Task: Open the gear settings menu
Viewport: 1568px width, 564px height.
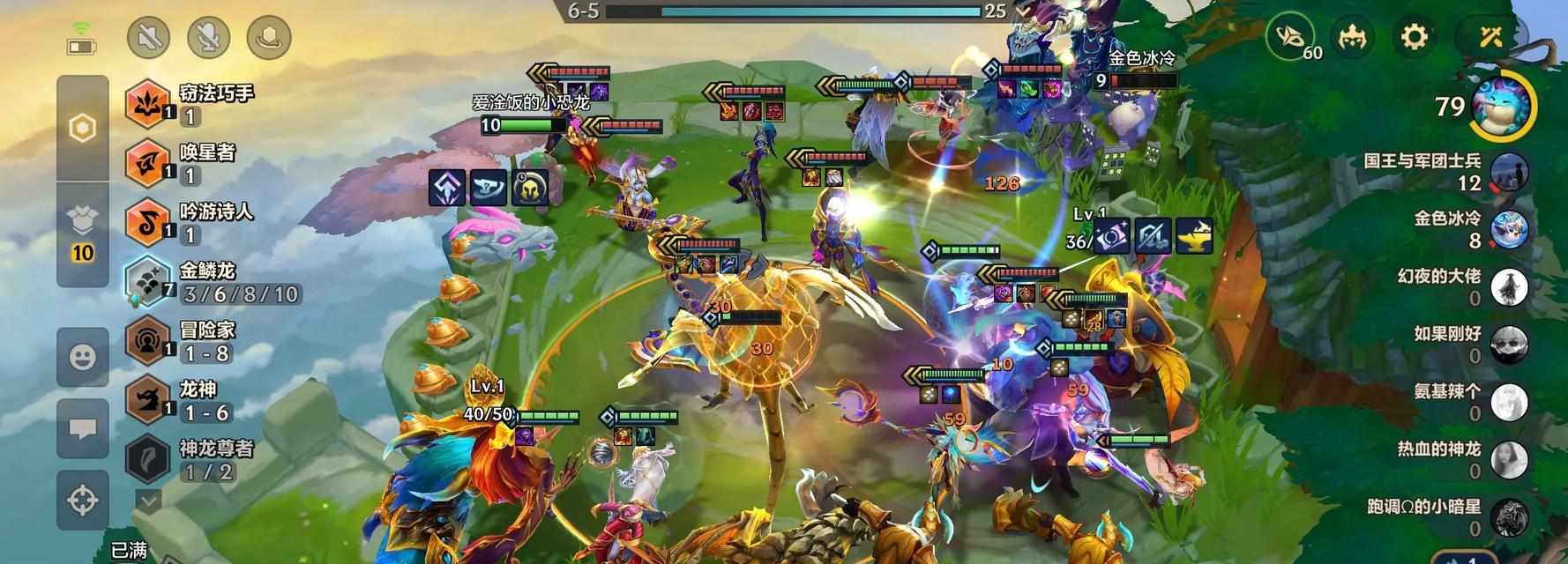Action: [x=1414, y=38]
